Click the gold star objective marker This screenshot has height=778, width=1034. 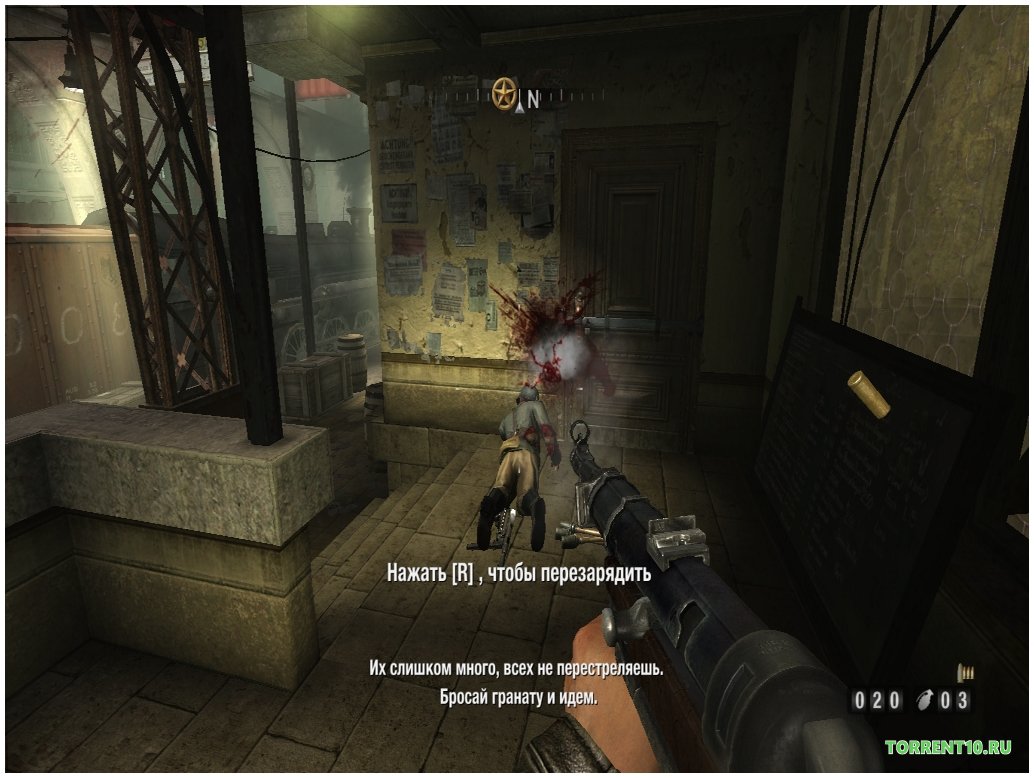pyautogui.click(x=505, y=93)
